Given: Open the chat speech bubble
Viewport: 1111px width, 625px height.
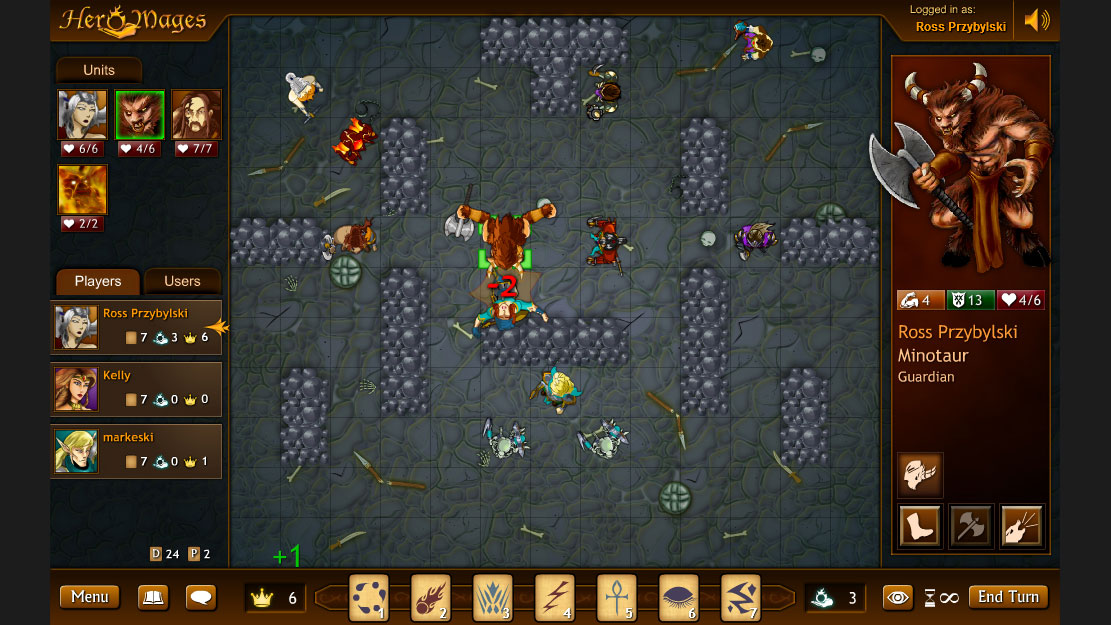Looking at the screenshot, I should 201,597.
